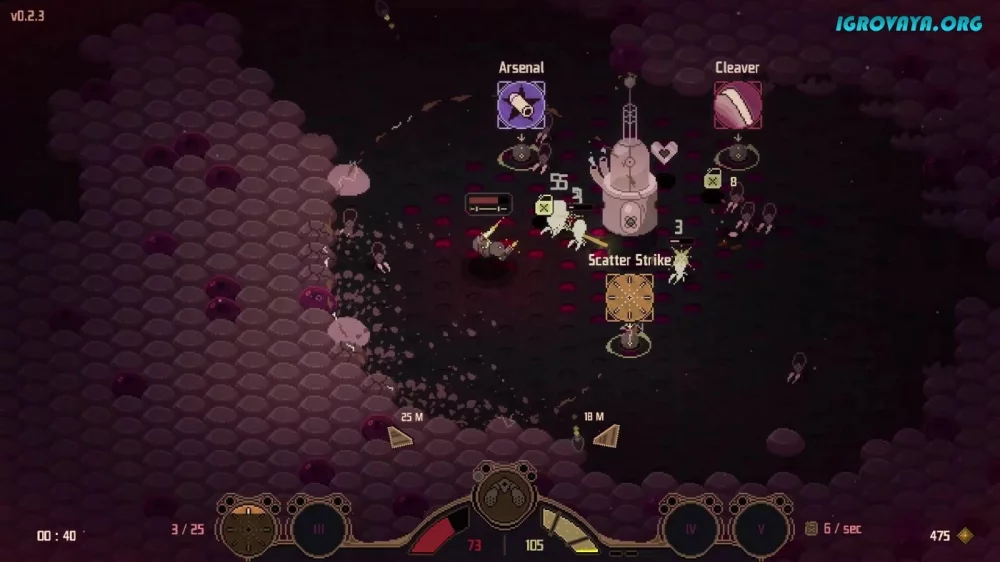Select the Cleaver upgrade icon

[737, 105]
